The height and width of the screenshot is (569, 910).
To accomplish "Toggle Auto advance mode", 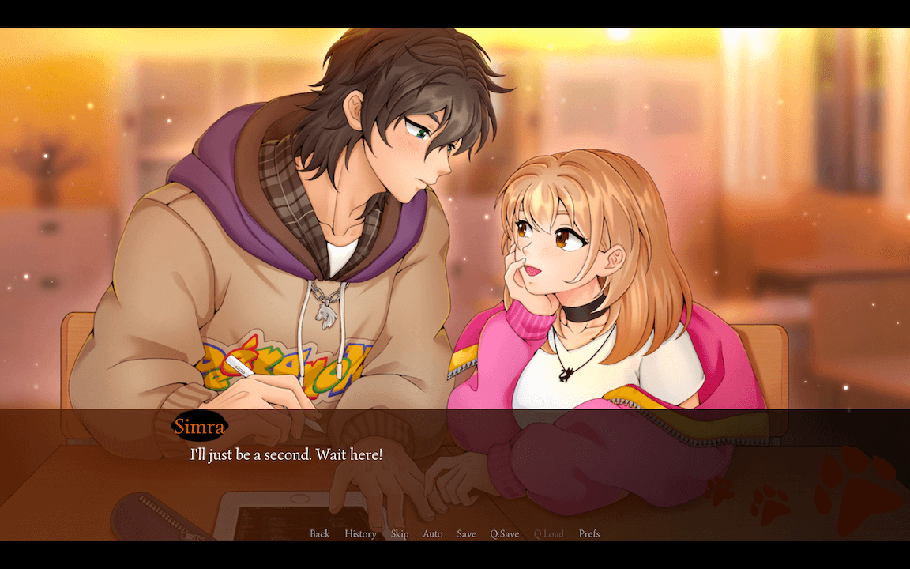I will pos(432,534).
